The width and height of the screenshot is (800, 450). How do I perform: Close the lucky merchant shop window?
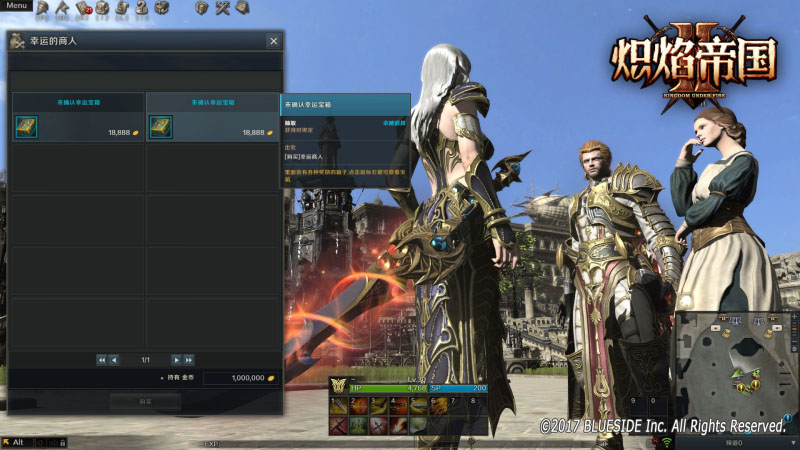(x=273, y=41)
